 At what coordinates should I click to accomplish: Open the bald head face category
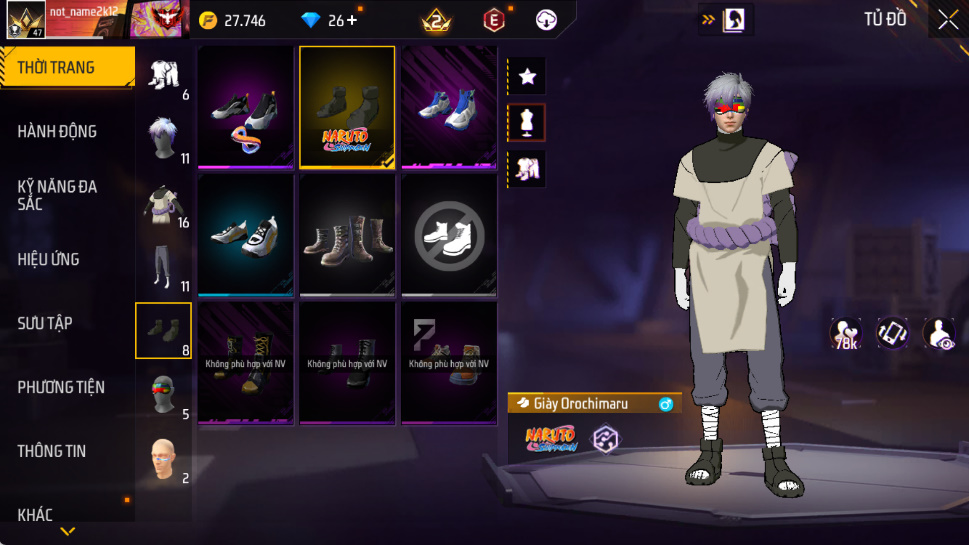(x=163, y=459)
